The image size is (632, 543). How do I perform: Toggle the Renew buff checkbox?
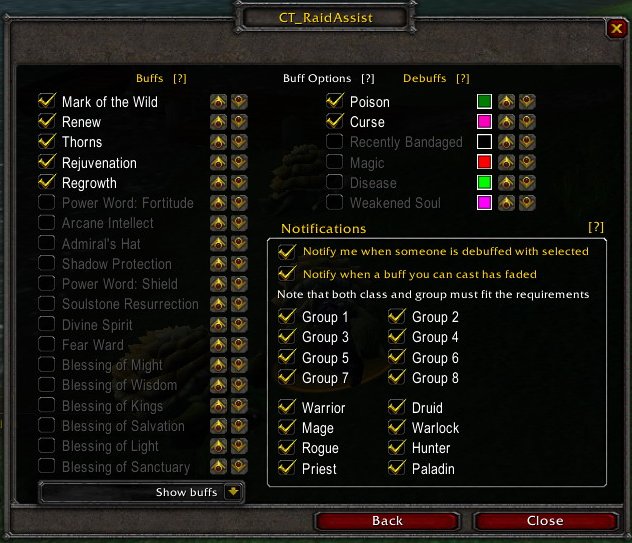(46, 122)
